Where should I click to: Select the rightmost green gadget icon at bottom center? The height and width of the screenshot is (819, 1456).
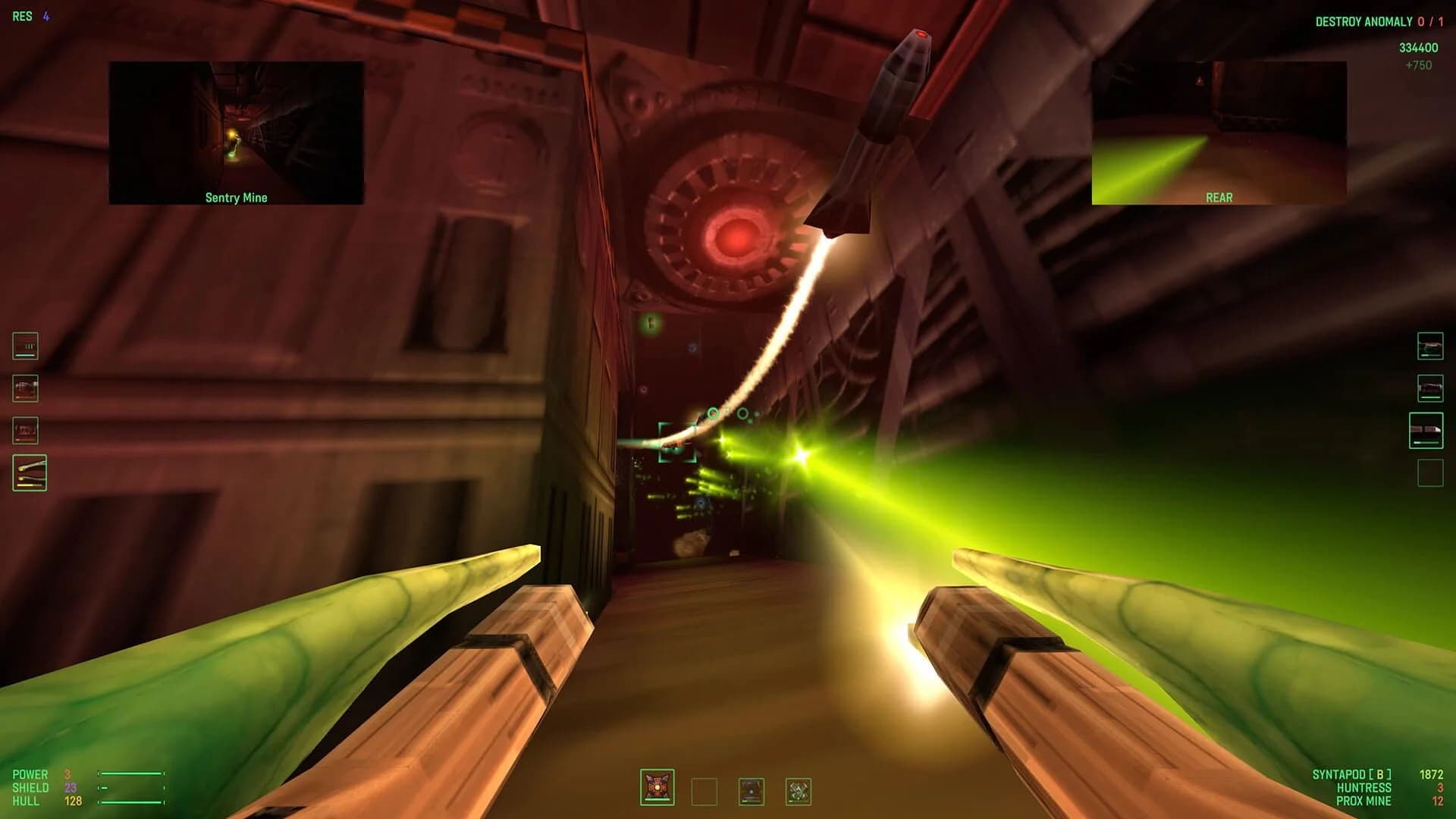[799, 789]
